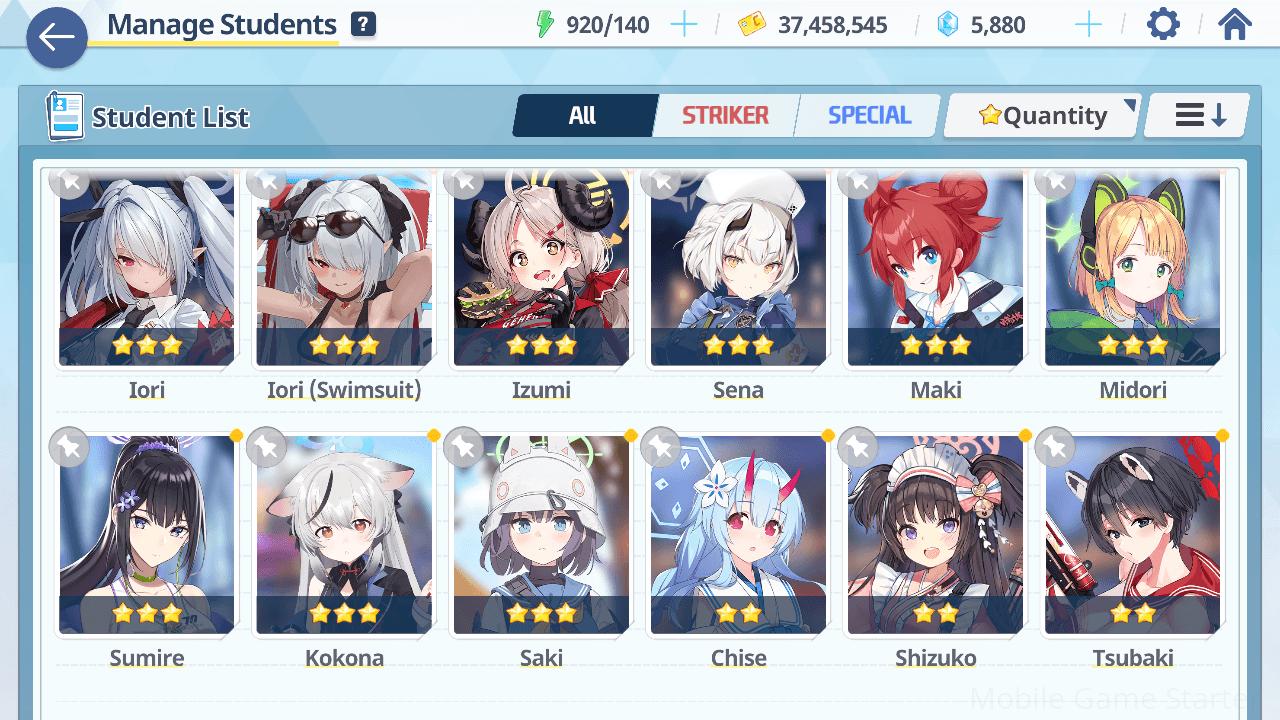Add energy with the plus button beside 920/140
This screenshot has width=1280, height=720.
point(684,25)
